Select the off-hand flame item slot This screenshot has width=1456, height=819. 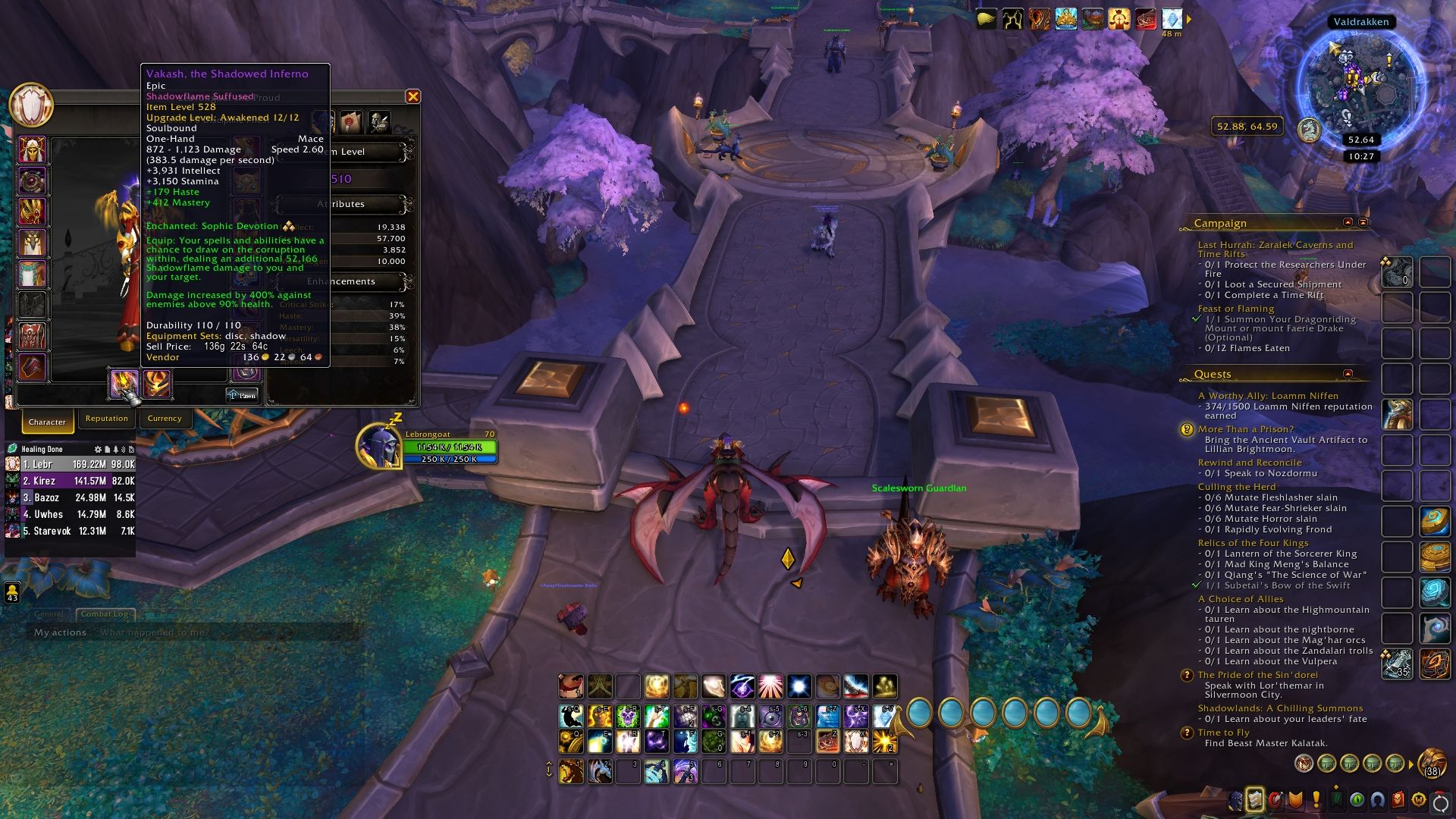[157, 384]
